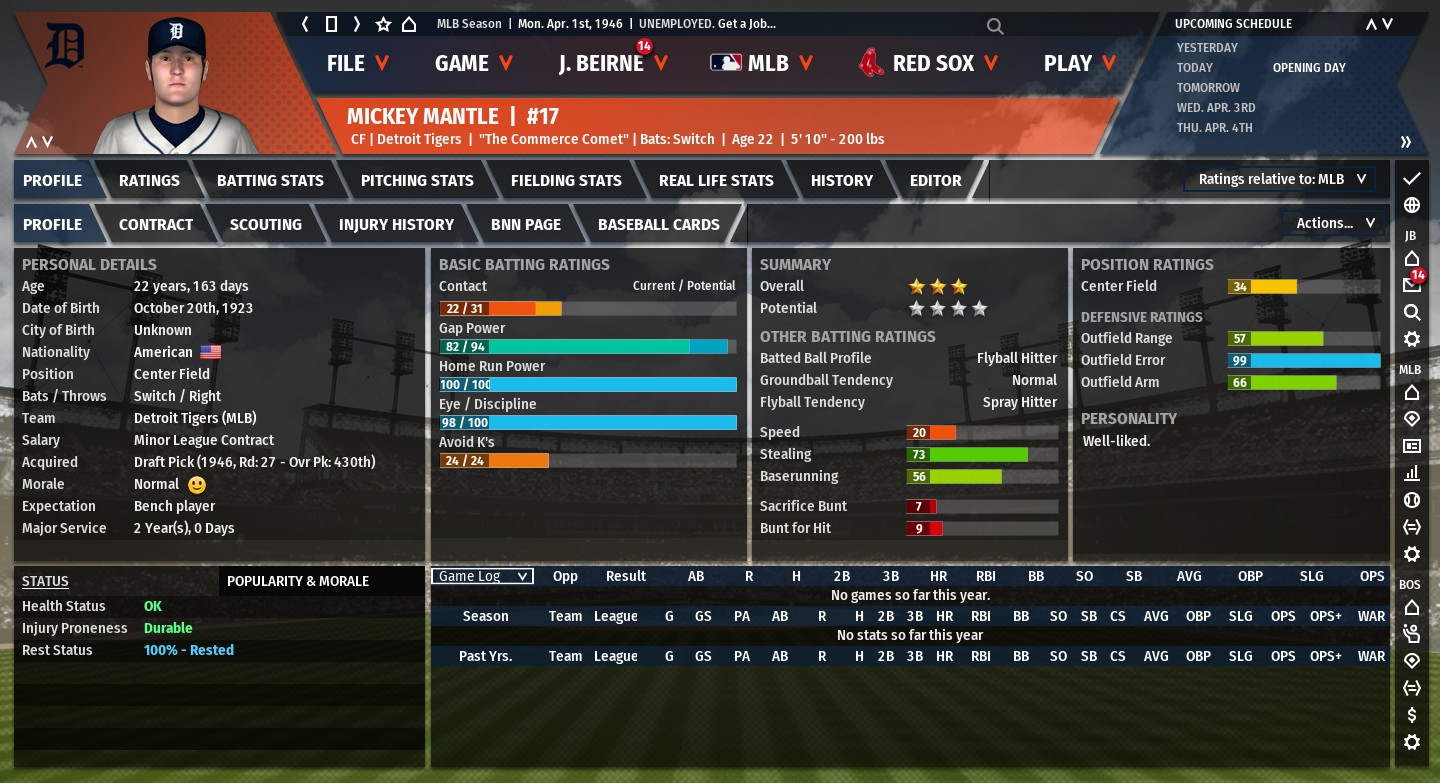Open the BASEBALL CARDS sub-tab

coord(658,225)
